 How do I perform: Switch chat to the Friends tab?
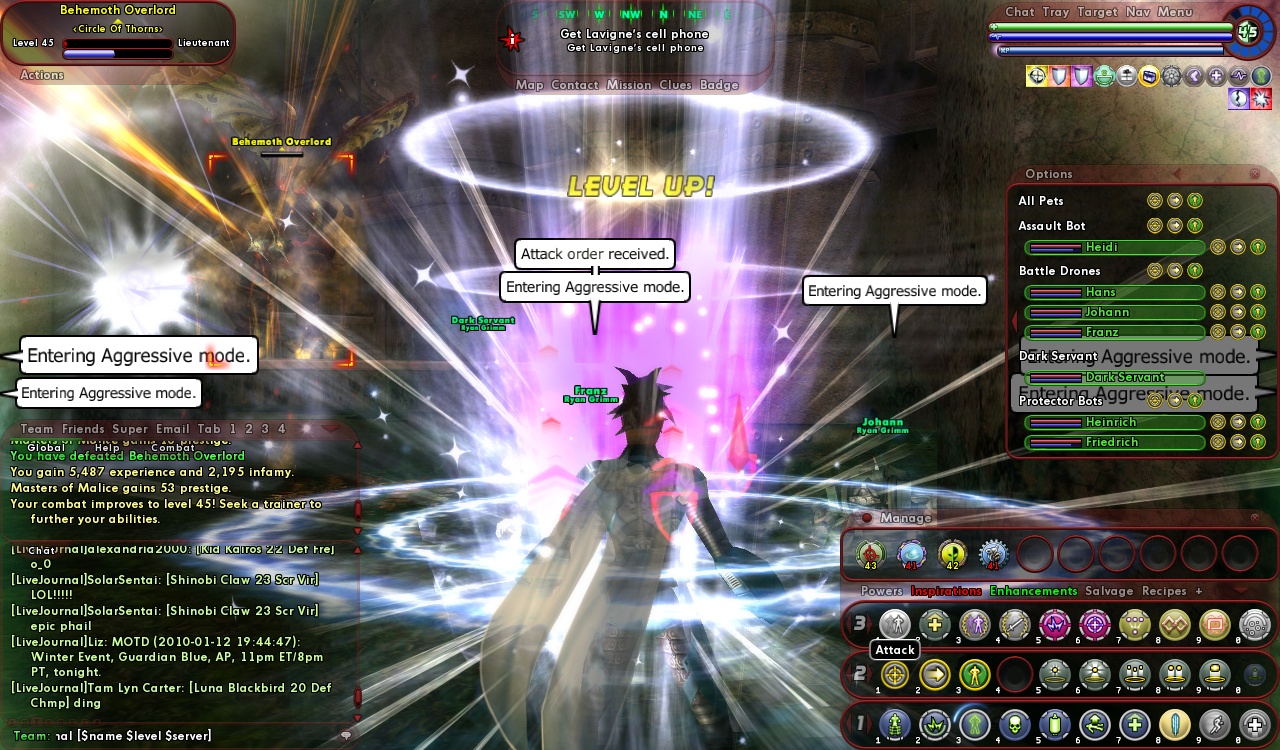(x=83, y=429)
